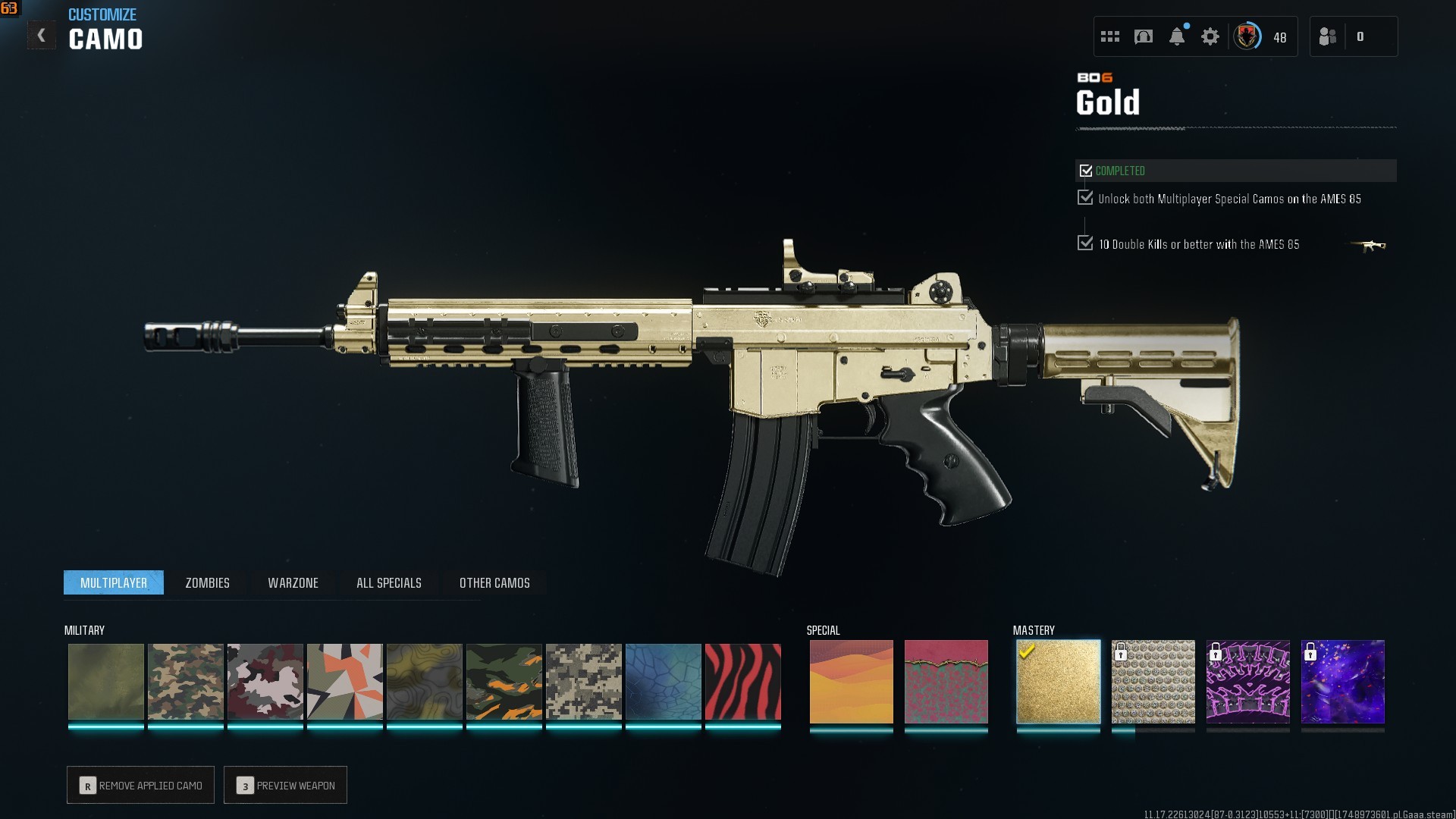The image size is (1456, 819).
Task: Show the All Specials tab
Action: [x=388, y=582]
